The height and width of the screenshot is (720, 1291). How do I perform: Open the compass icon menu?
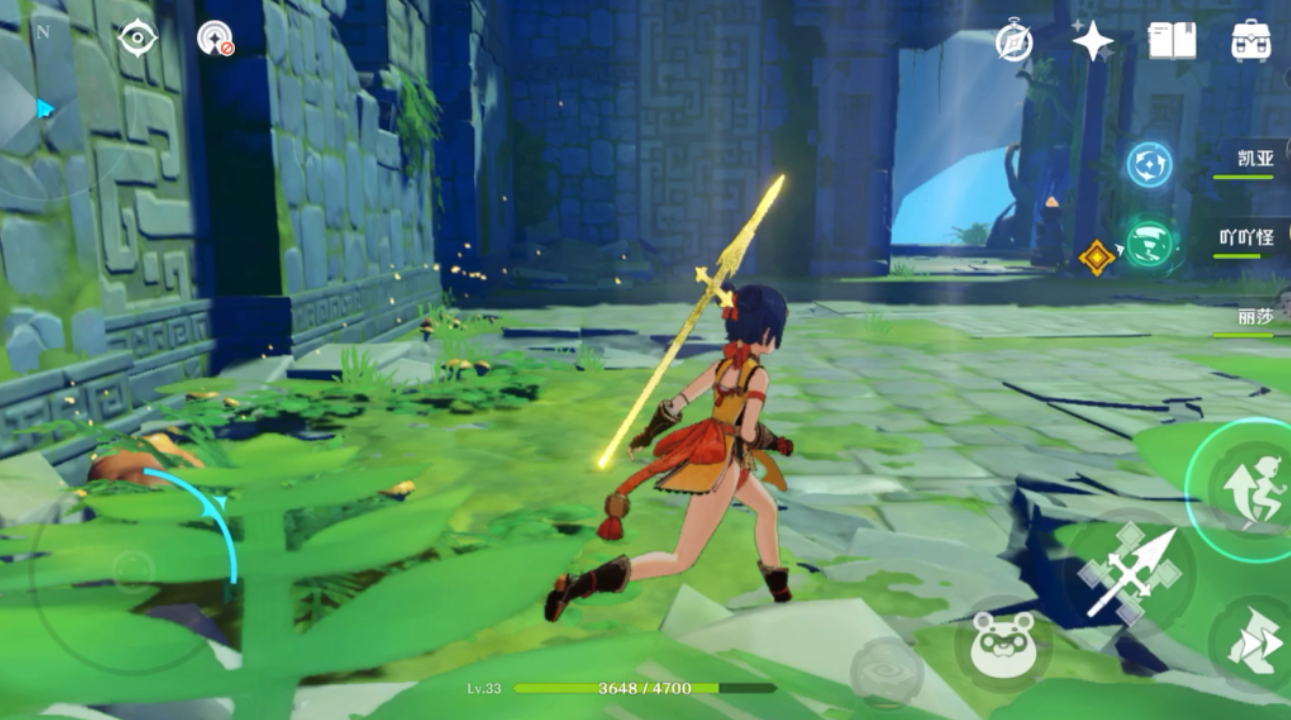tap(1014, 42)
